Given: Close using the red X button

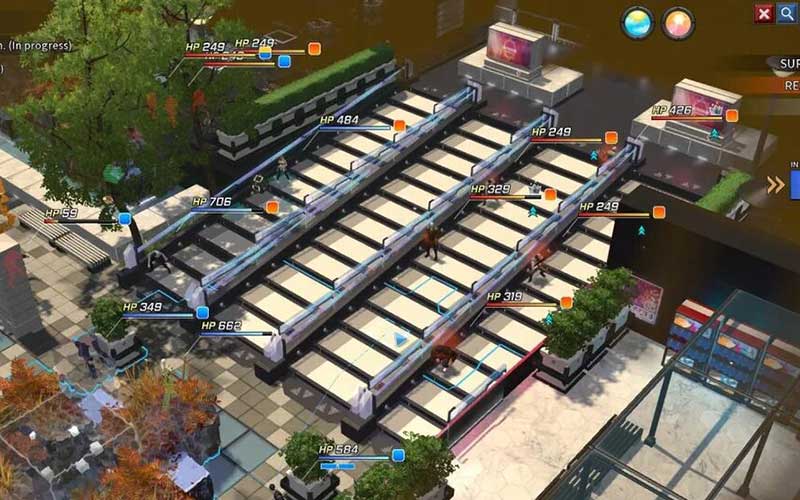Looking at the screenshot, I should tap(764, 13).
